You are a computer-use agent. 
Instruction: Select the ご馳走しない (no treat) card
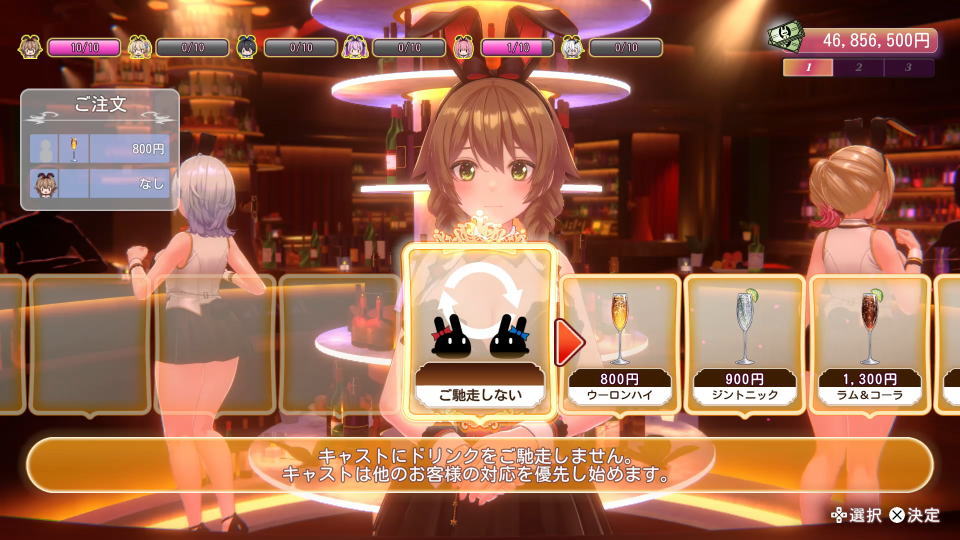[x=478, y=331]
